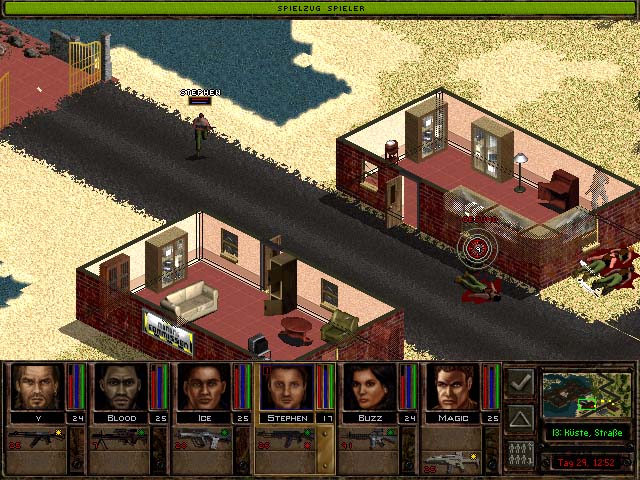The height and width of the screenshot is (480, 640).
Task: Click Buzz's weapon slot
Action: 370,438
